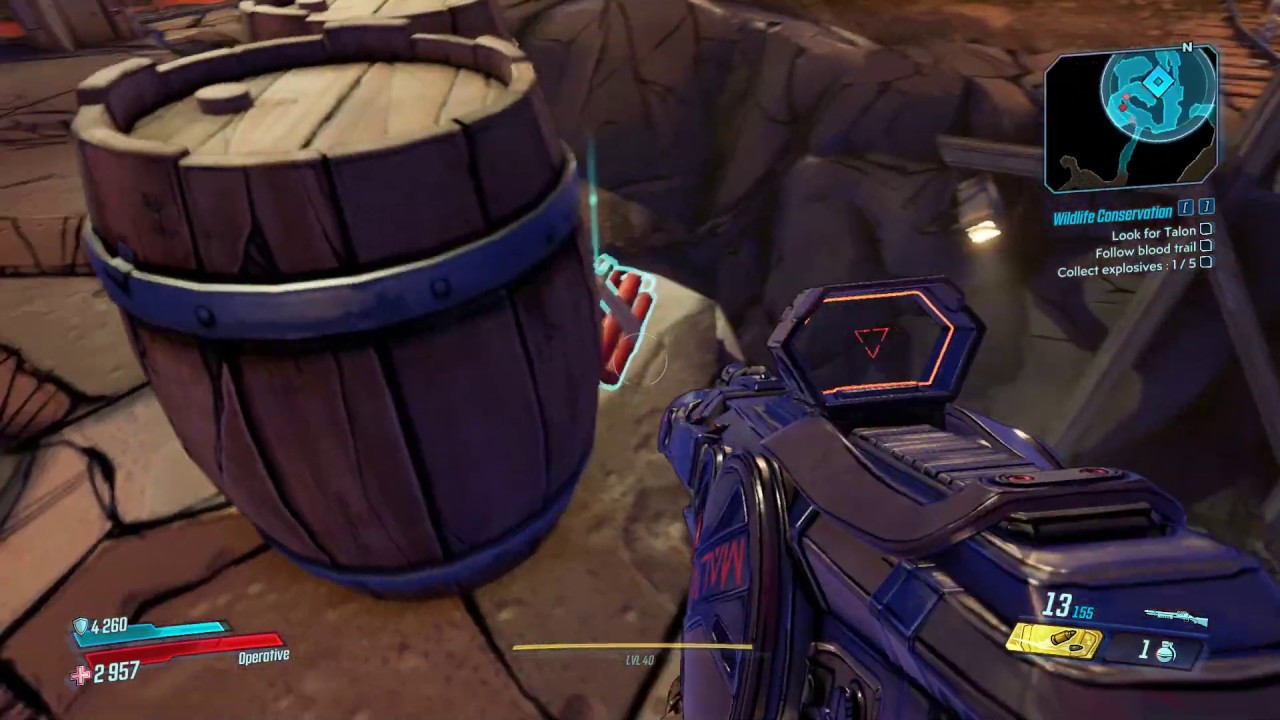Click the red enemy dot on minimap

[x=1123, y=107]
